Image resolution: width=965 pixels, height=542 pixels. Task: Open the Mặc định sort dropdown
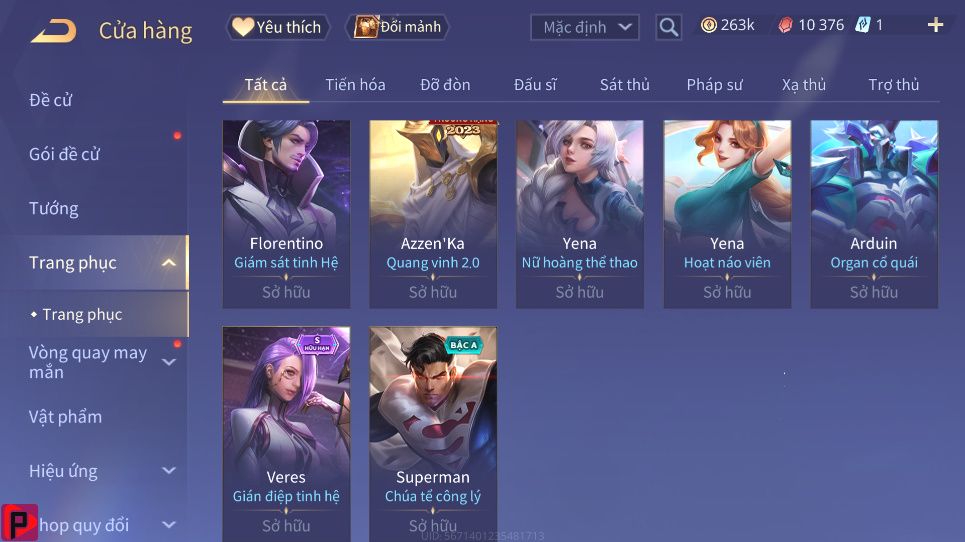(585, 27)
